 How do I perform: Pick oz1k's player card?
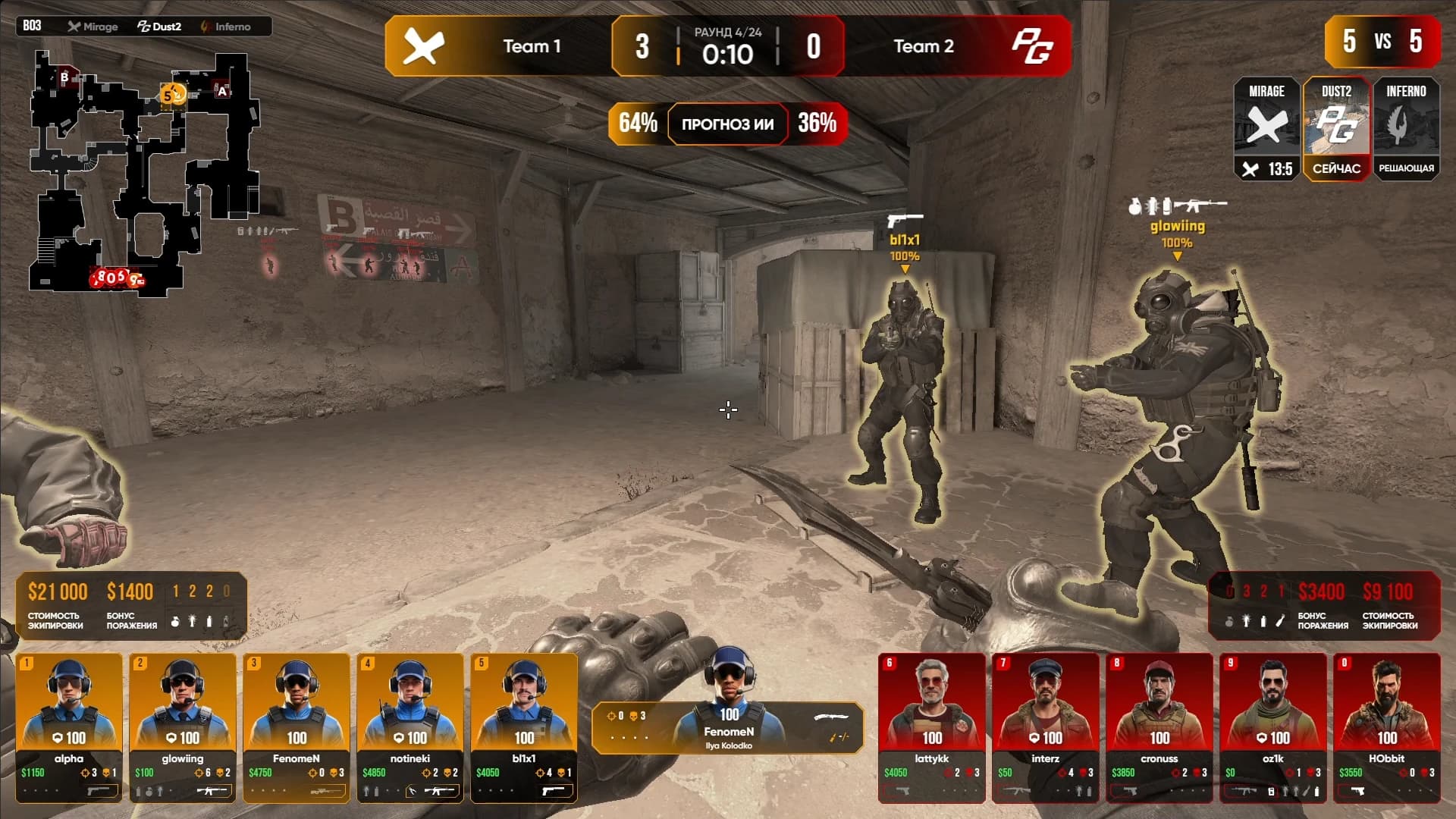(1273, 726)
